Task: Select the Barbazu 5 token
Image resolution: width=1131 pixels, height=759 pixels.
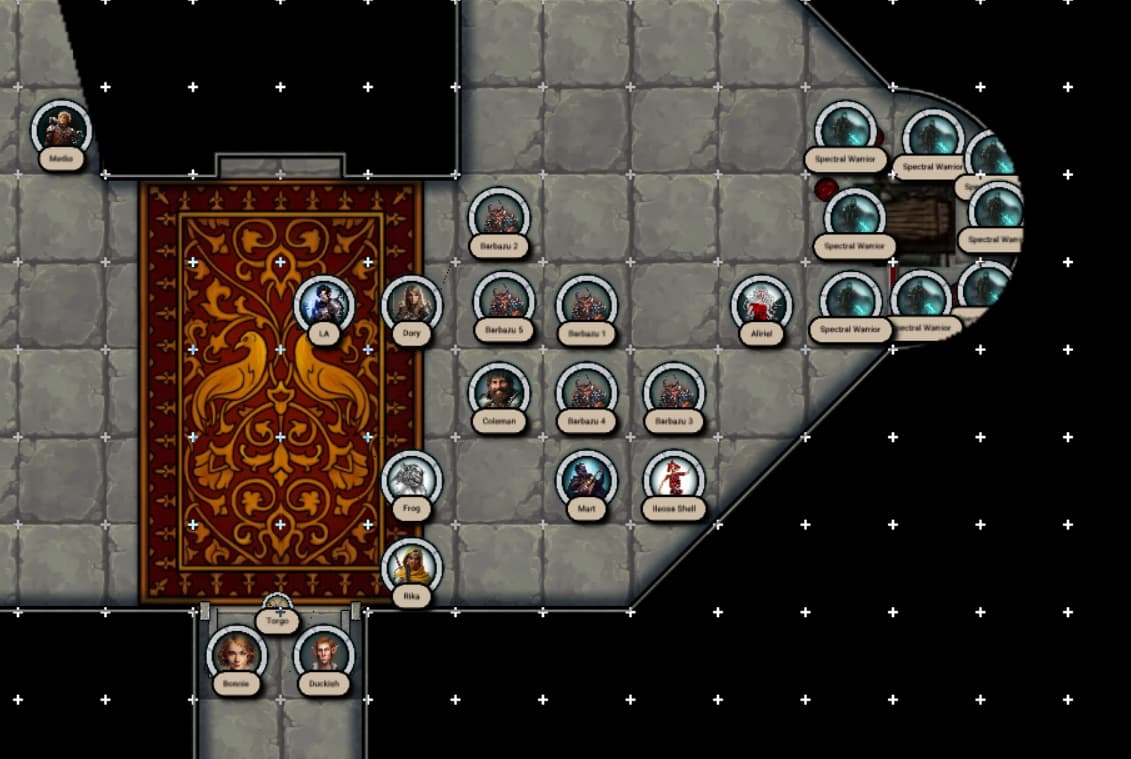Action: [504, 302]
